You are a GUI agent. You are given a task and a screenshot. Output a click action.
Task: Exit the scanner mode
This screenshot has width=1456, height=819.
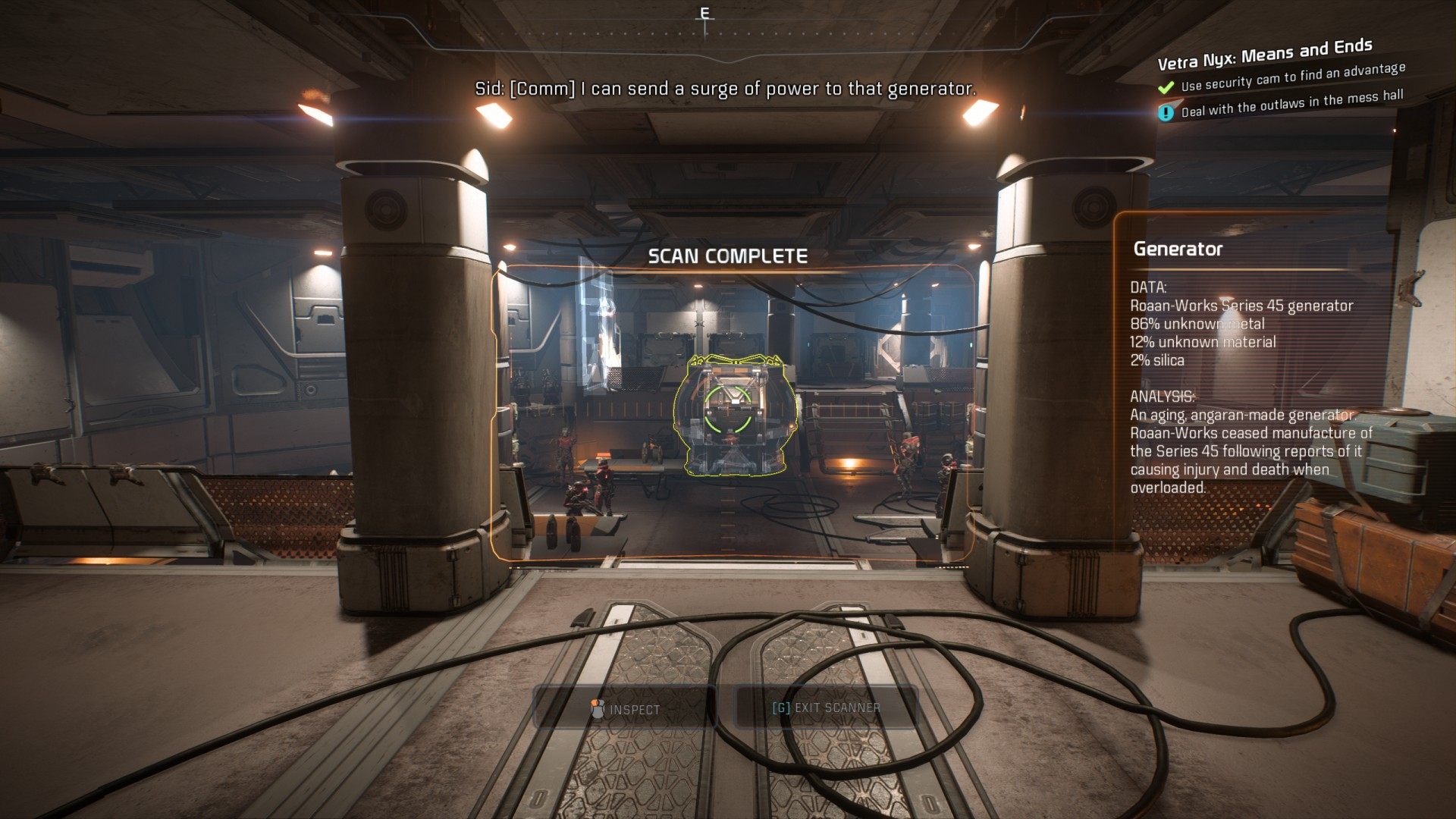[x=826, y=708]
